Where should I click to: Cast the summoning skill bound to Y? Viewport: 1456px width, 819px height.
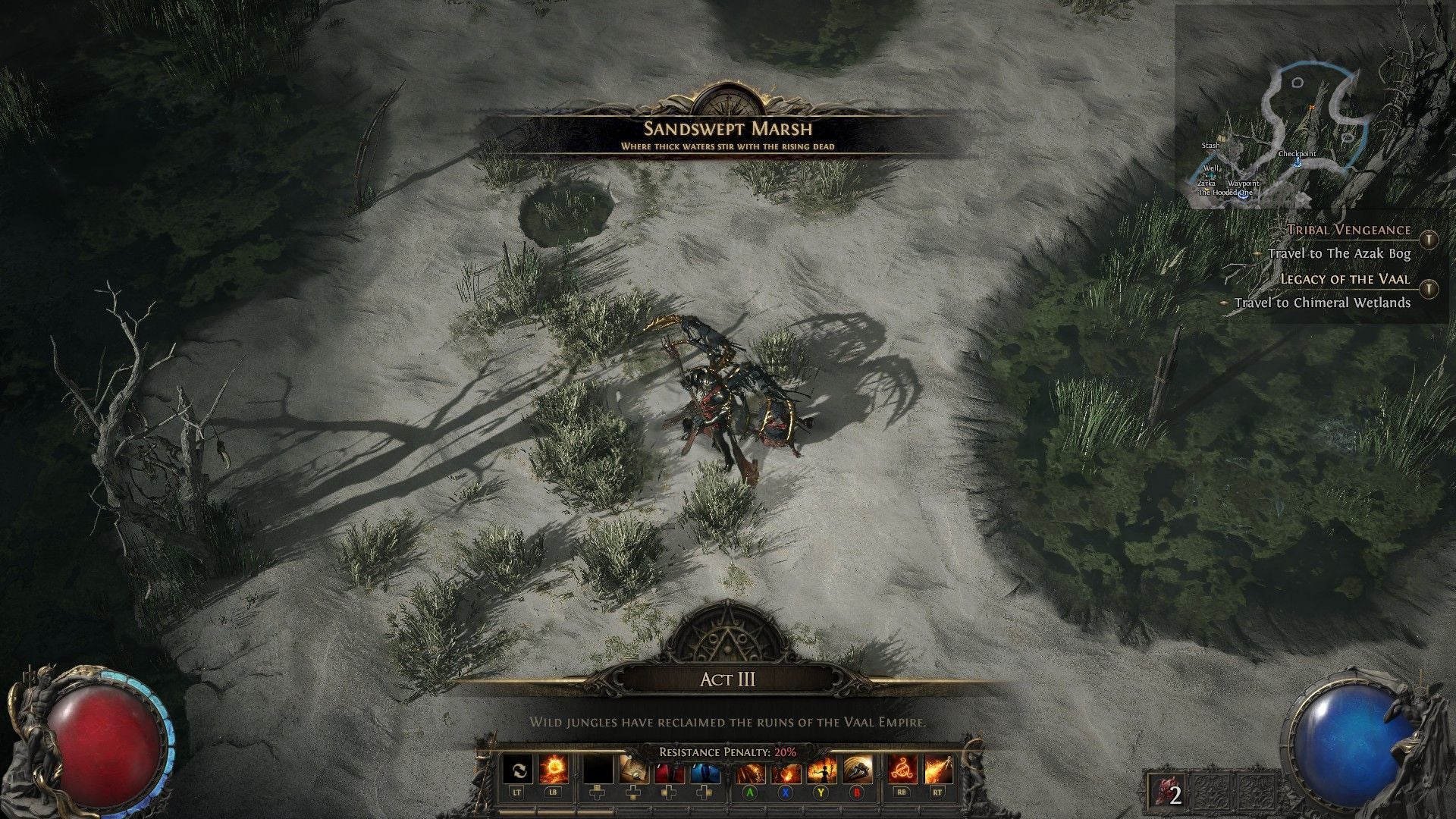click(x=820, y=770)
